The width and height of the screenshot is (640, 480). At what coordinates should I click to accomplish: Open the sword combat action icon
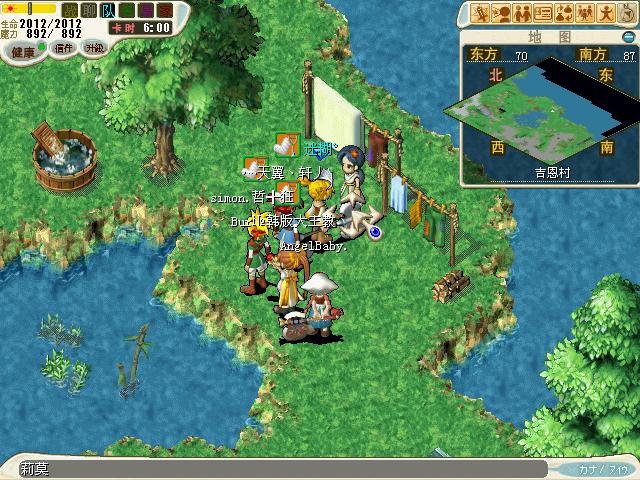point(481,13)
